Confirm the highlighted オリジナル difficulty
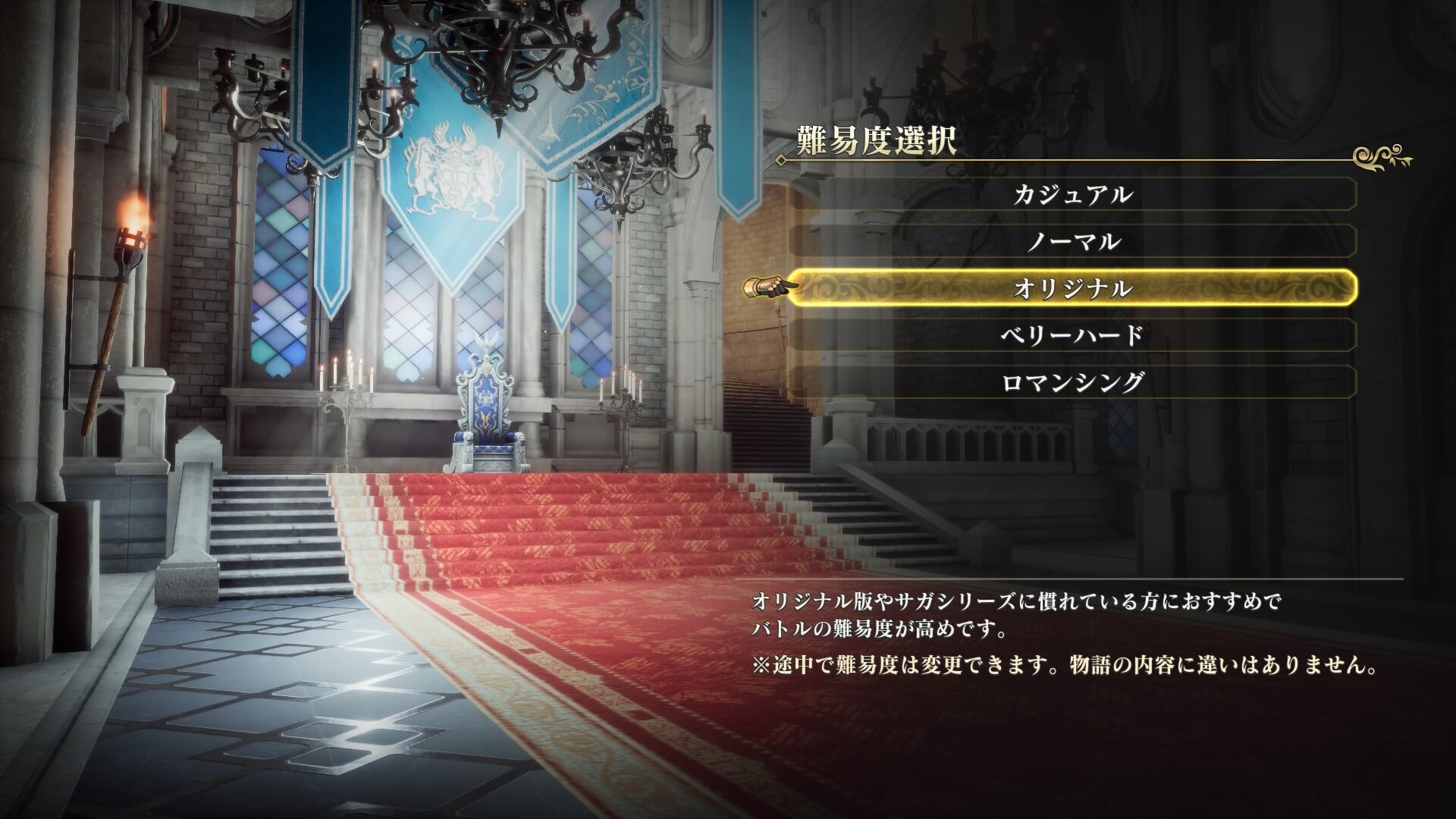The image size is (1456, 819). coord(1072,288)
